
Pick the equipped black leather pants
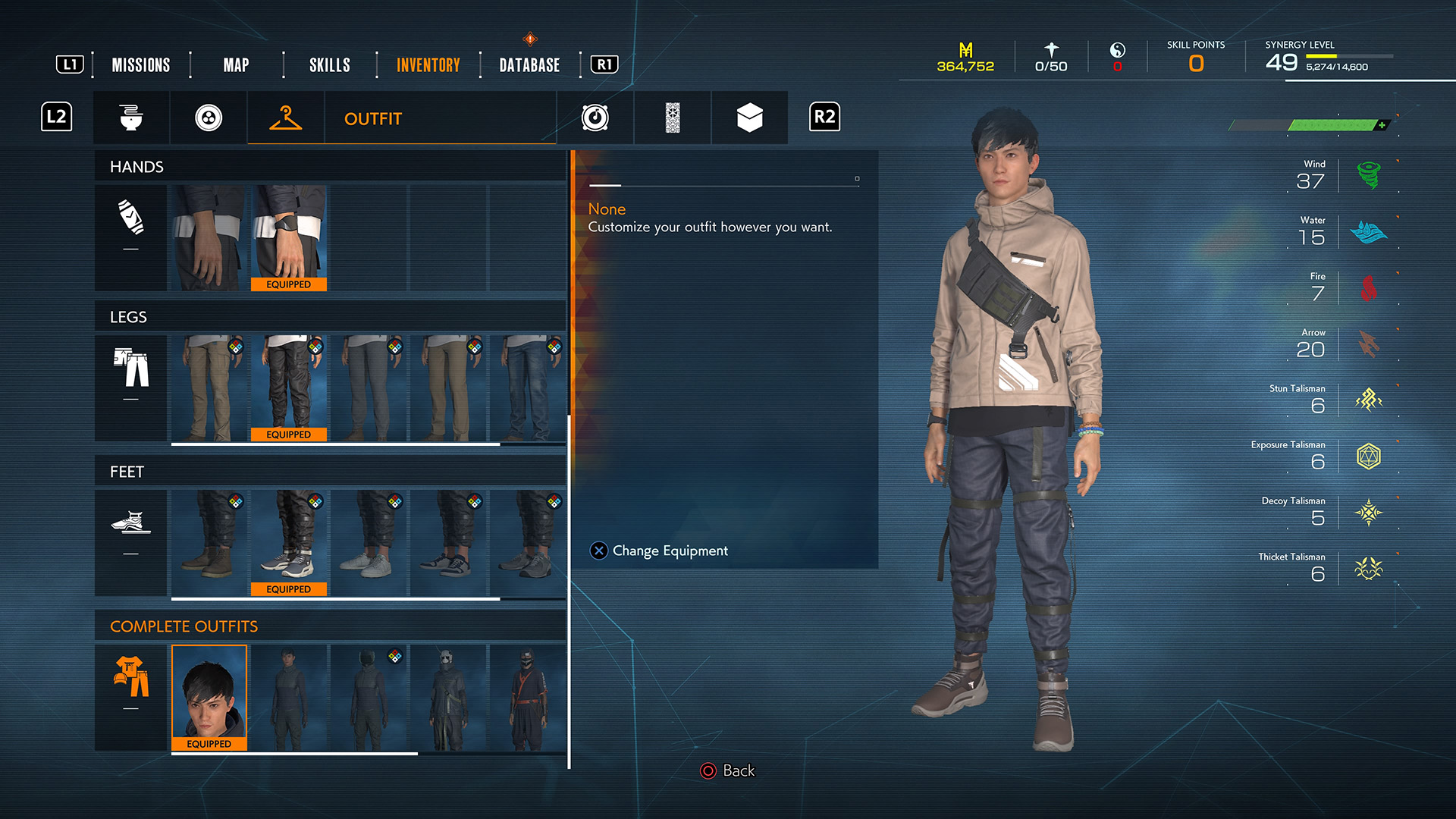[289, 388]
